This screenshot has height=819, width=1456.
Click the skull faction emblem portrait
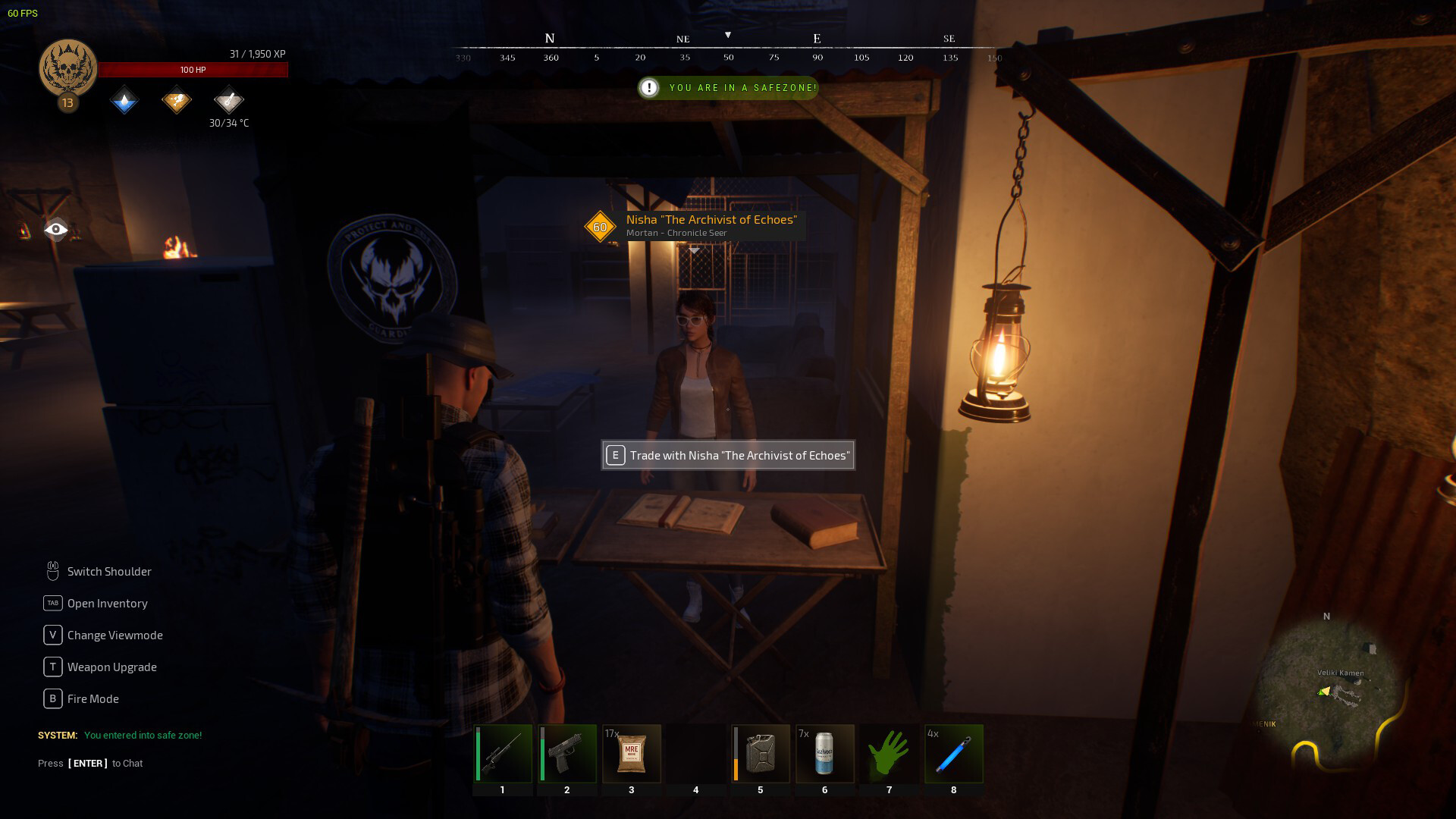point(68,68)
